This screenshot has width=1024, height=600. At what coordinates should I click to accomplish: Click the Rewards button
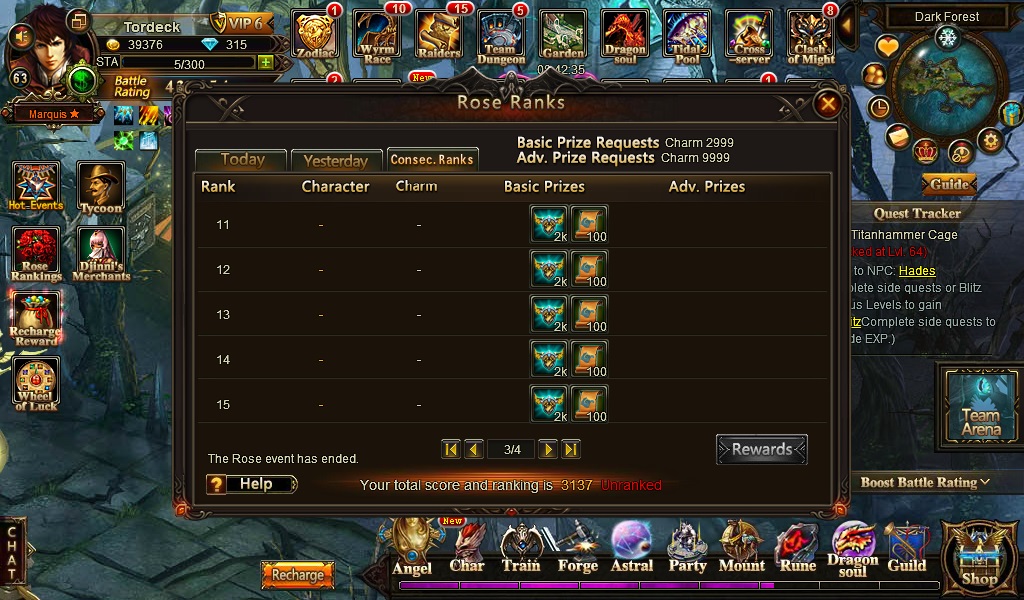coord(761,450)
